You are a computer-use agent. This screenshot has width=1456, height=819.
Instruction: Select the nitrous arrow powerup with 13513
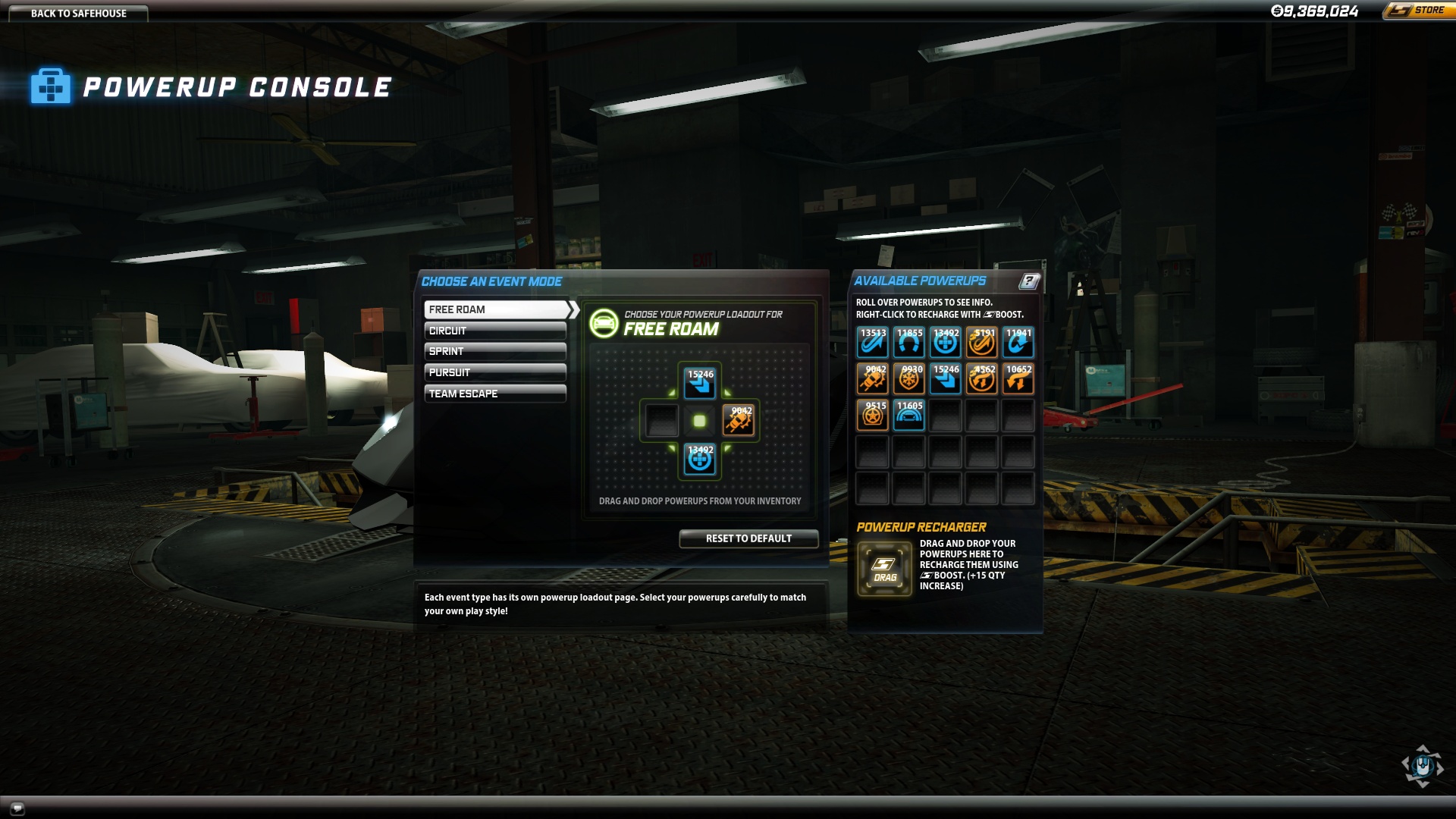coord(873,342)
